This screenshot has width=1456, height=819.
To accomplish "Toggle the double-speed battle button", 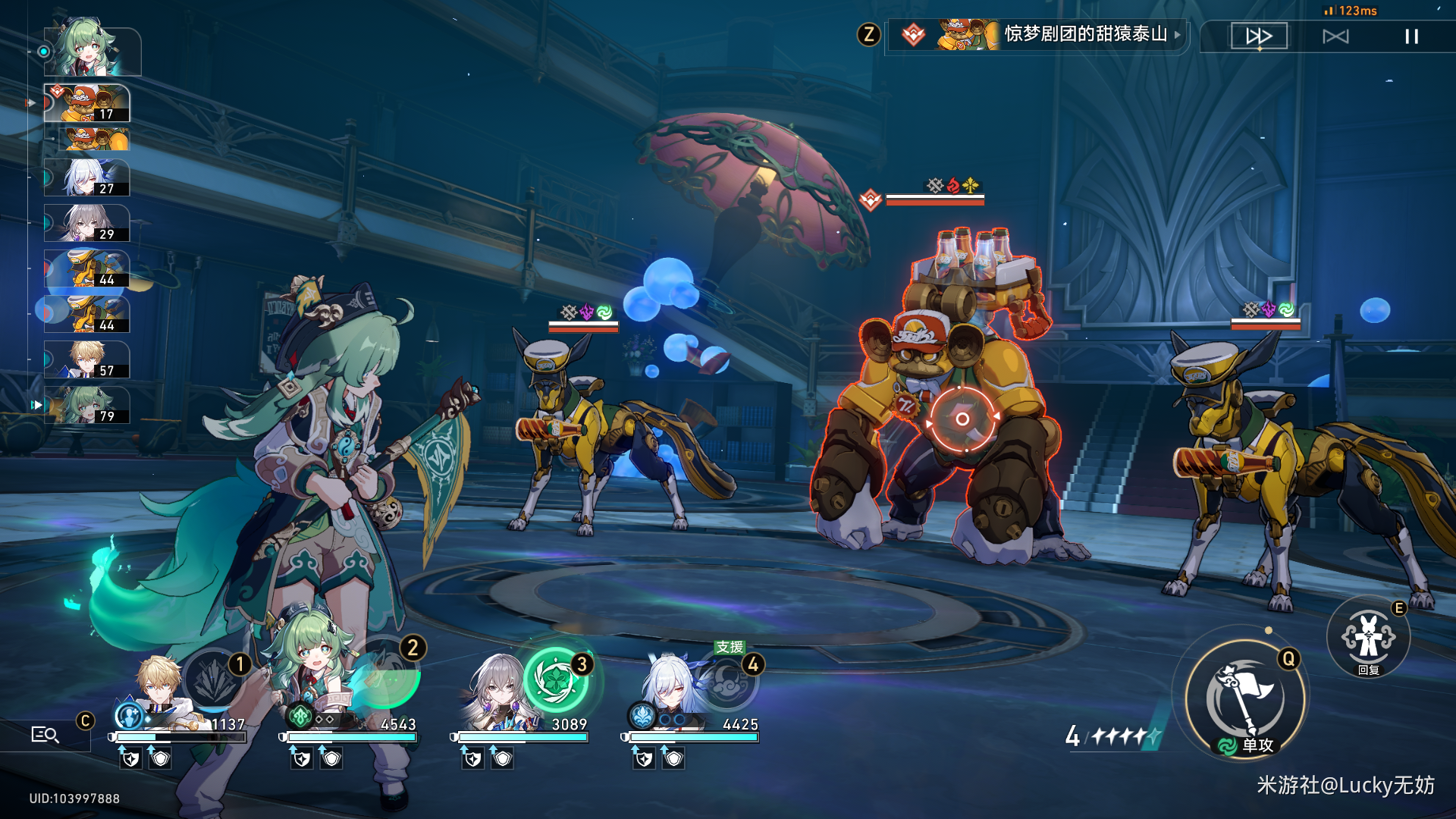I will click(x=1259, y=36).
